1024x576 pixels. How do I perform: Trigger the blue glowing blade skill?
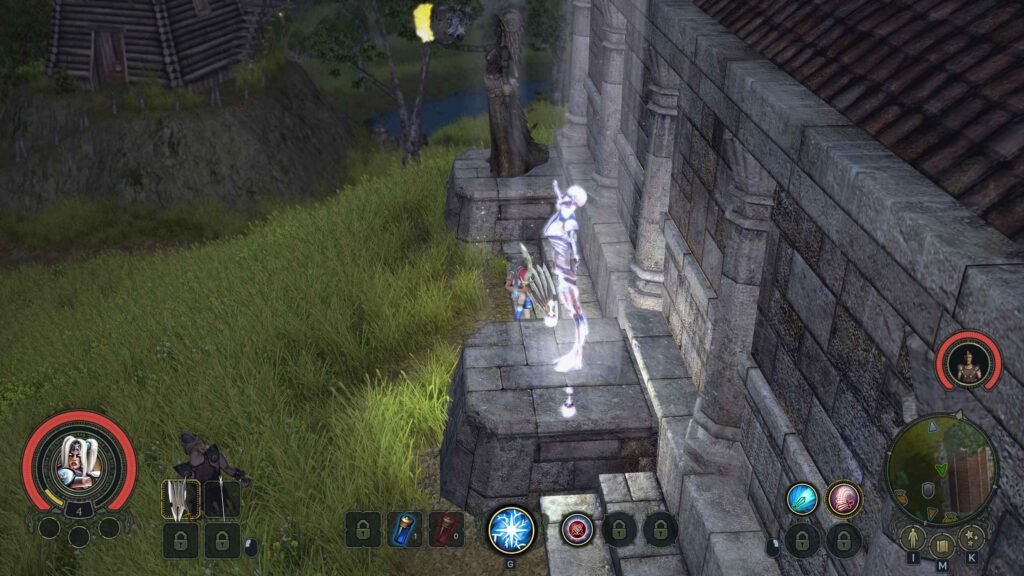pyautogui.click(x=802, y=499)
